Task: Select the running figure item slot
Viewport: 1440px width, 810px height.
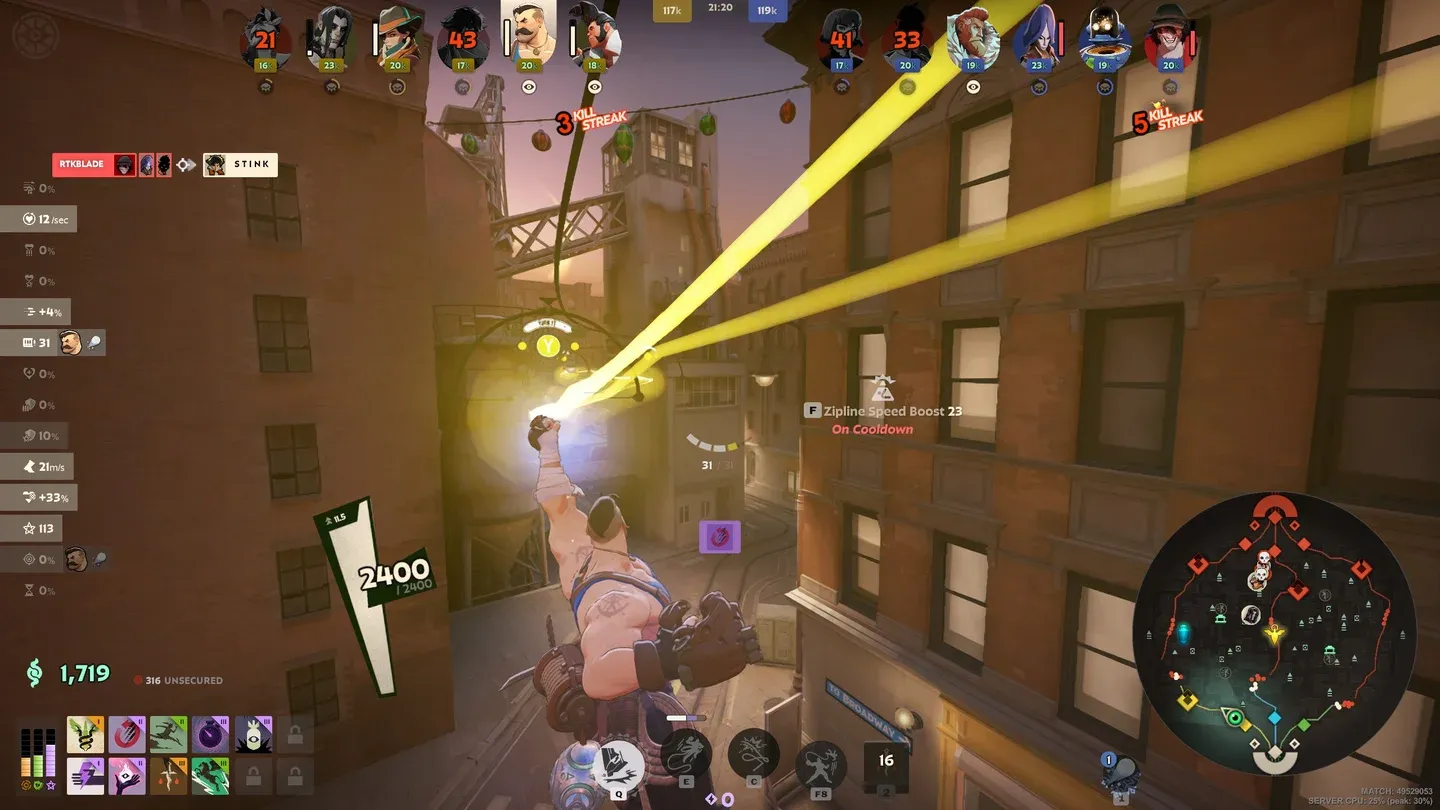Action: pos(168,734)
